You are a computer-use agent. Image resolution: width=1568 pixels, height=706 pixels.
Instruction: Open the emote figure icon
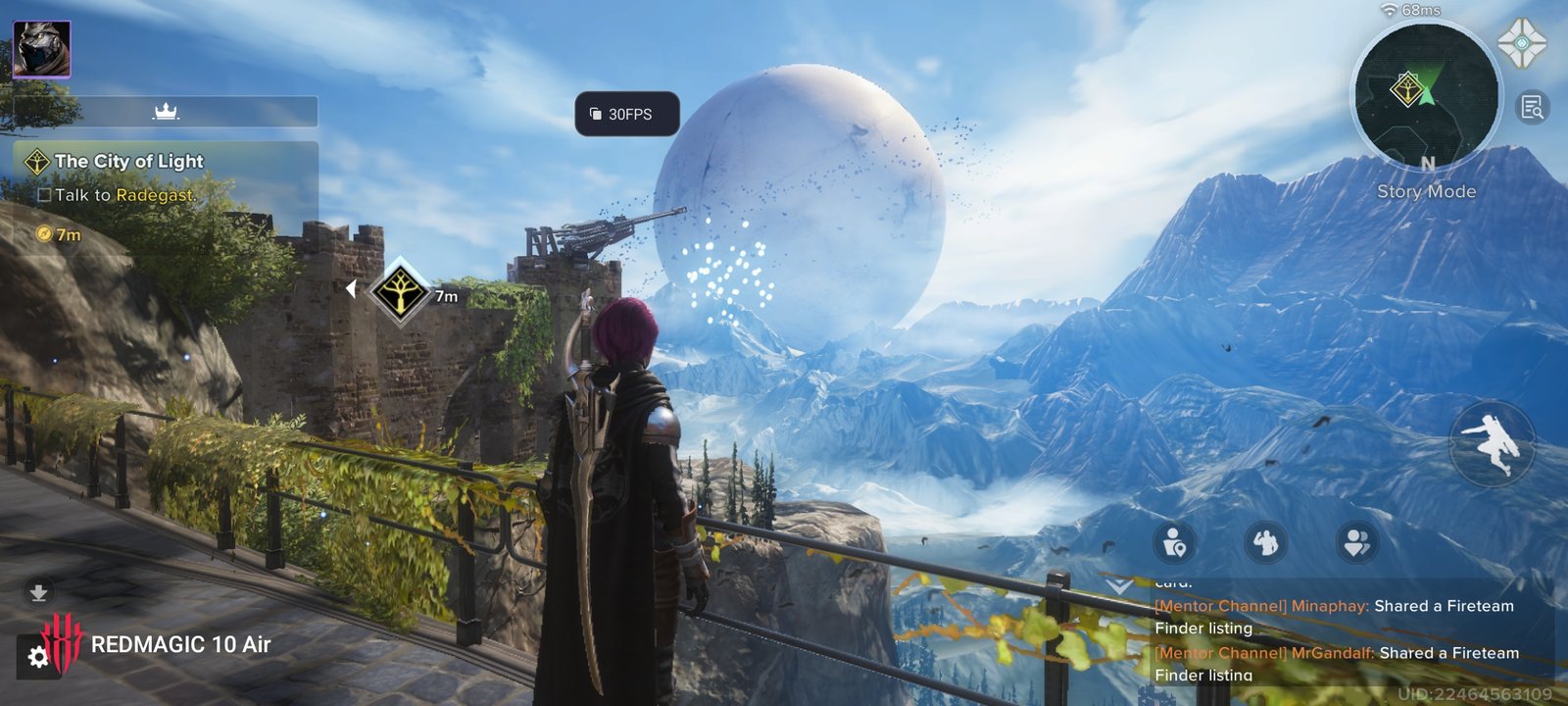click(x=1265, y=541)
